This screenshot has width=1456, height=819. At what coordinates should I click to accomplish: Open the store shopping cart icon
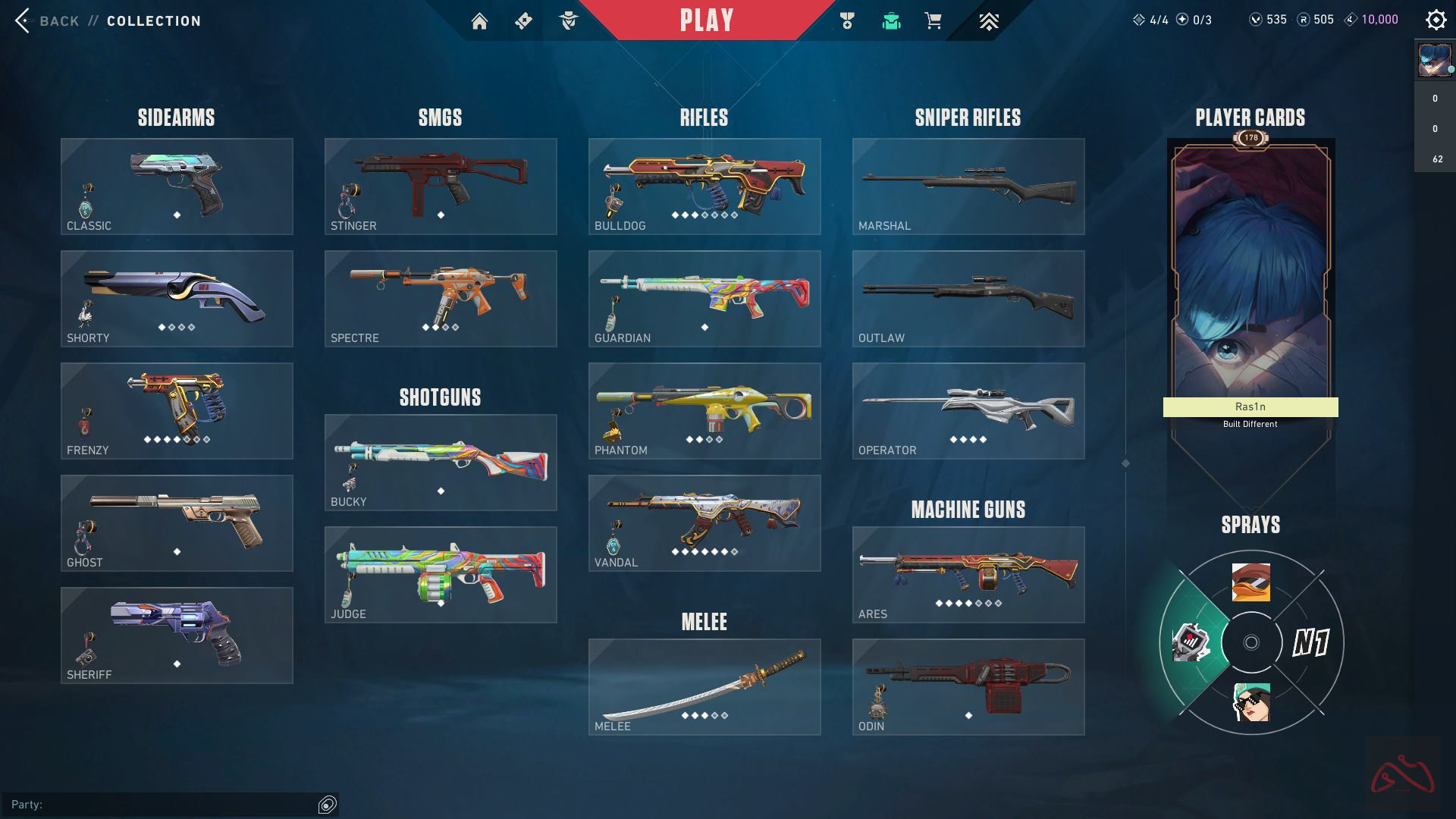(934, 21)
